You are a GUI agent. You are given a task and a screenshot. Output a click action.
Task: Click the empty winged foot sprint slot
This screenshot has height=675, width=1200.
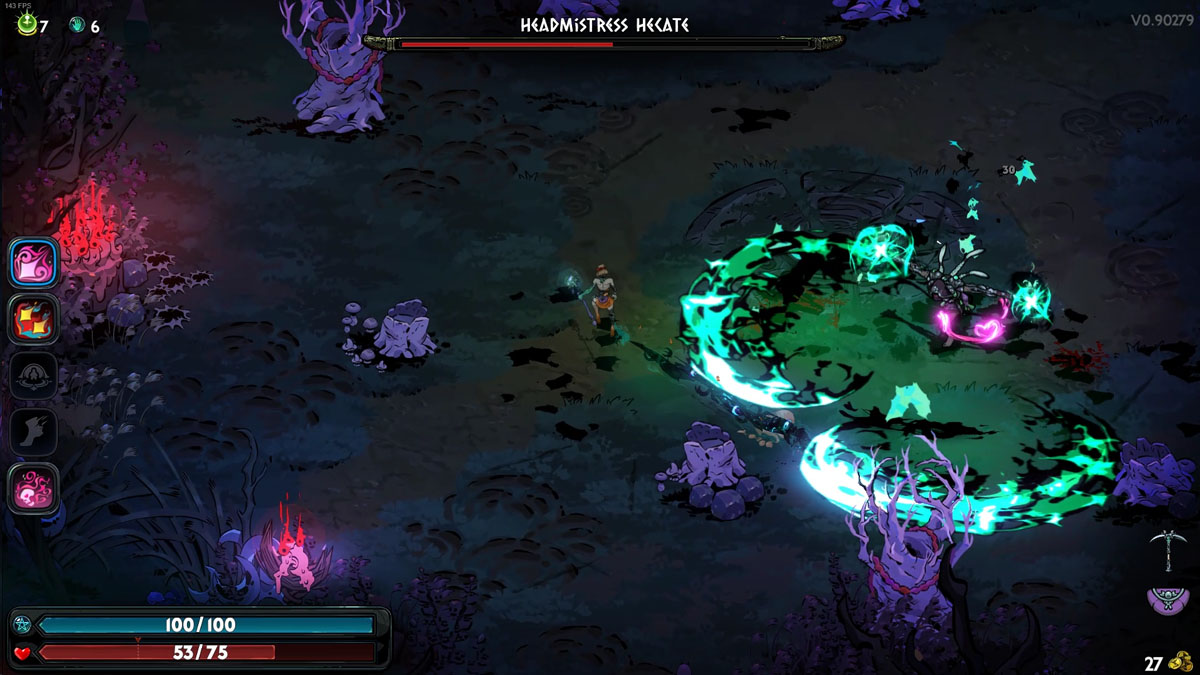point(34,432)
